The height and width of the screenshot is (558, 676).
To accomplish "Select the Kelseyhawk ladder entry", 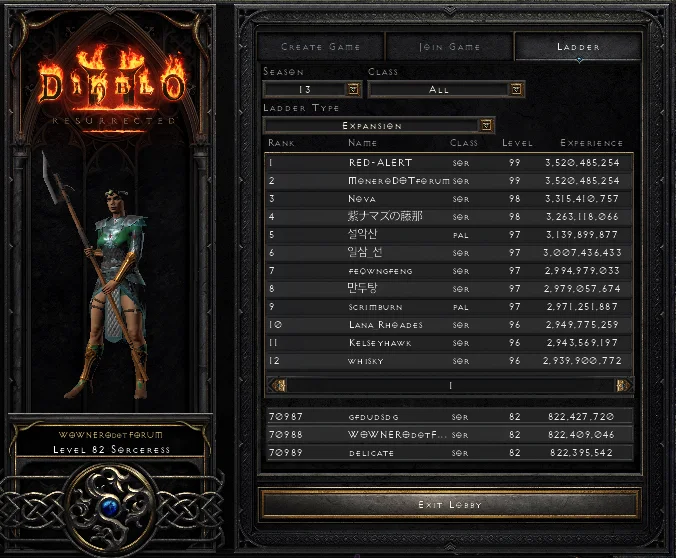I will click(x=449, y=343).
